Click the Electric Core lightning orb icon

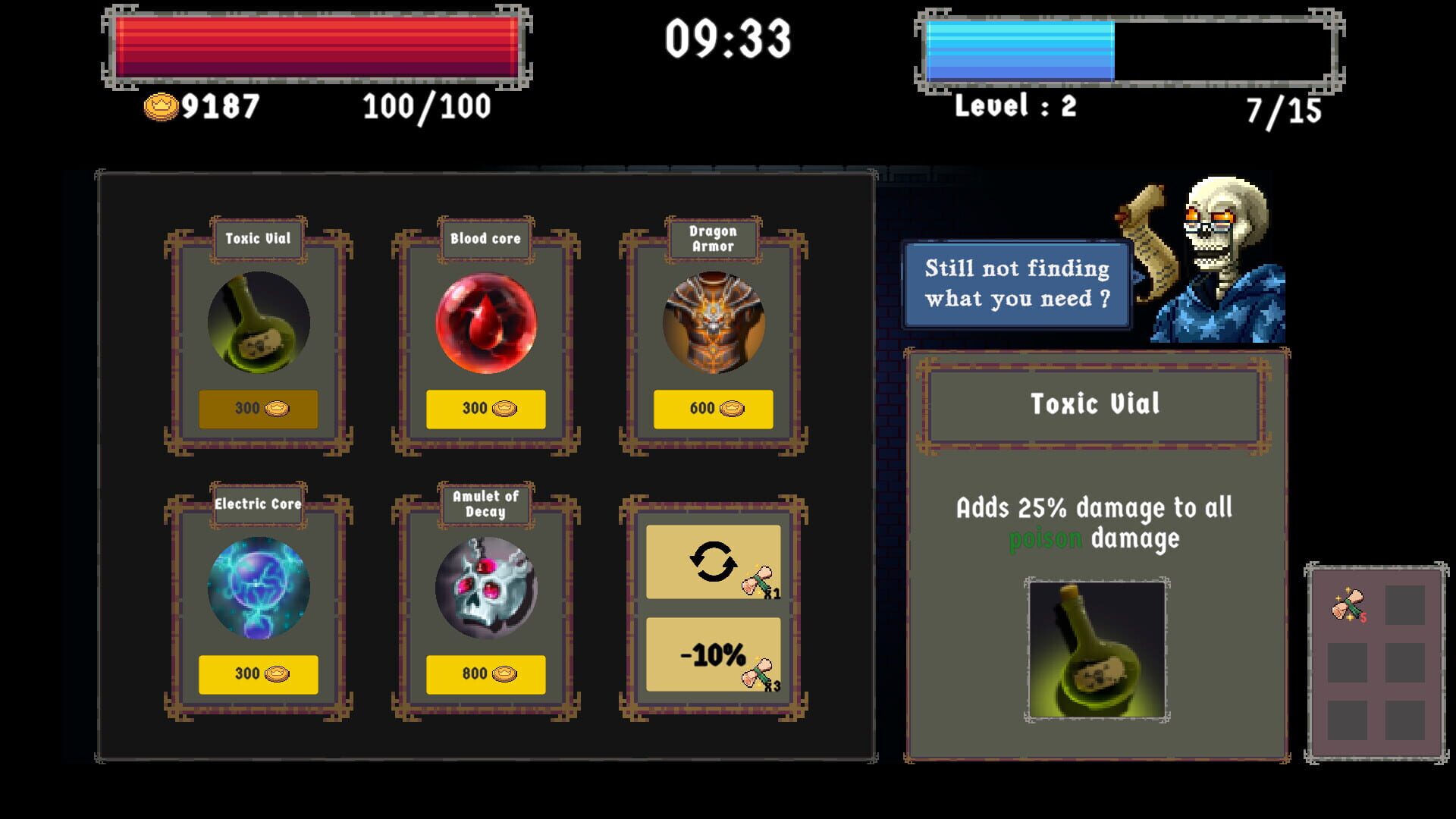pyautogui.click(x=258, y=588)
